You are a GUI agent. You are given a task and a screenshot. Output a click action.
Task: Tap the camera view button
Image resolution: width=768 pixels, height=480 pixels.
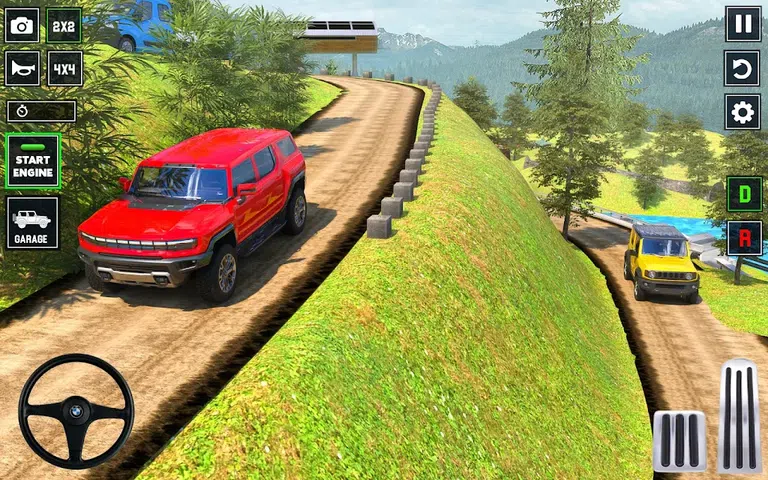point(22,25)
